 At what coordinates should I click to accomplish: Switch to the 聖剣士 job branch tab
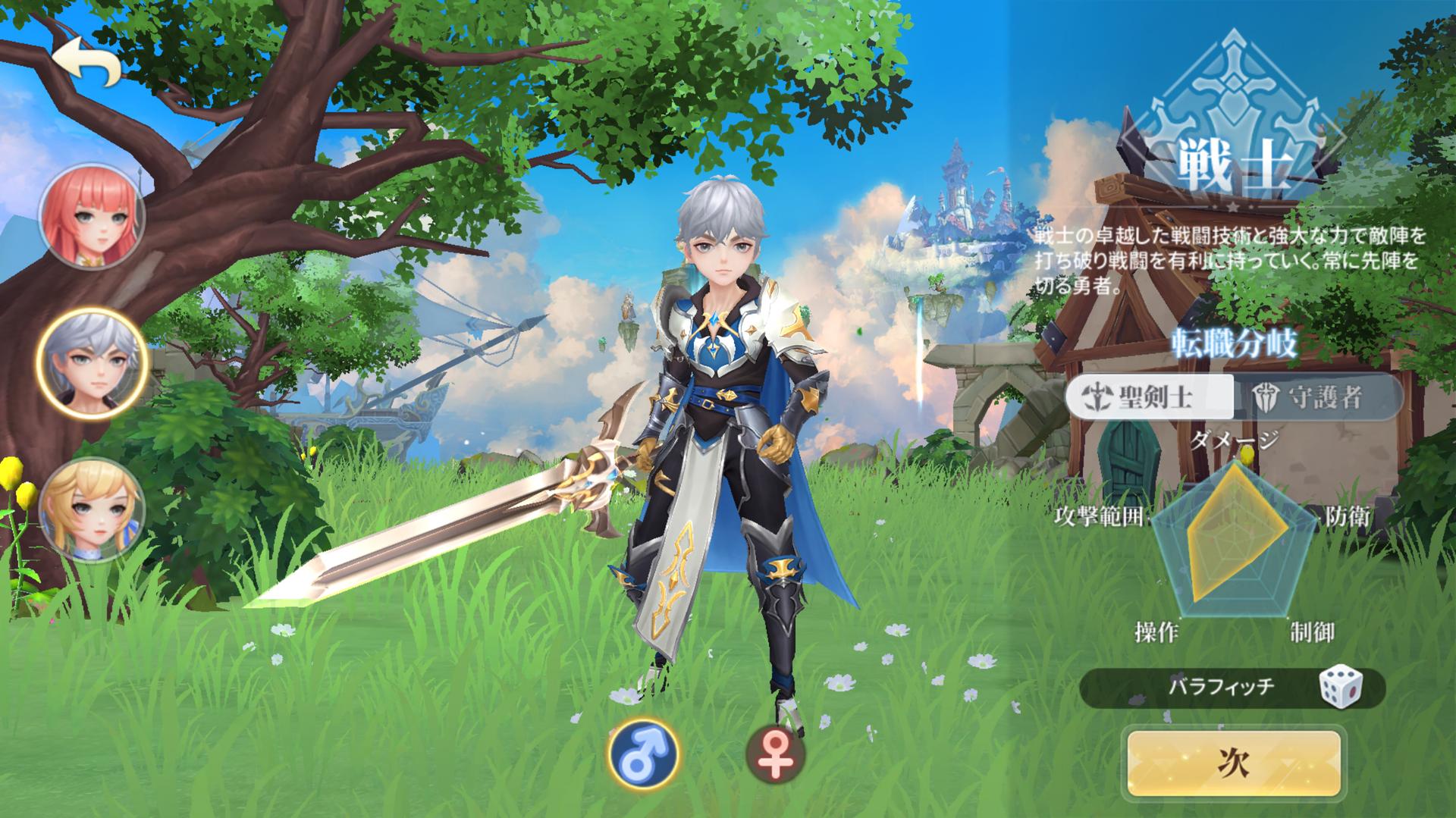click(x=1150, y=396)
